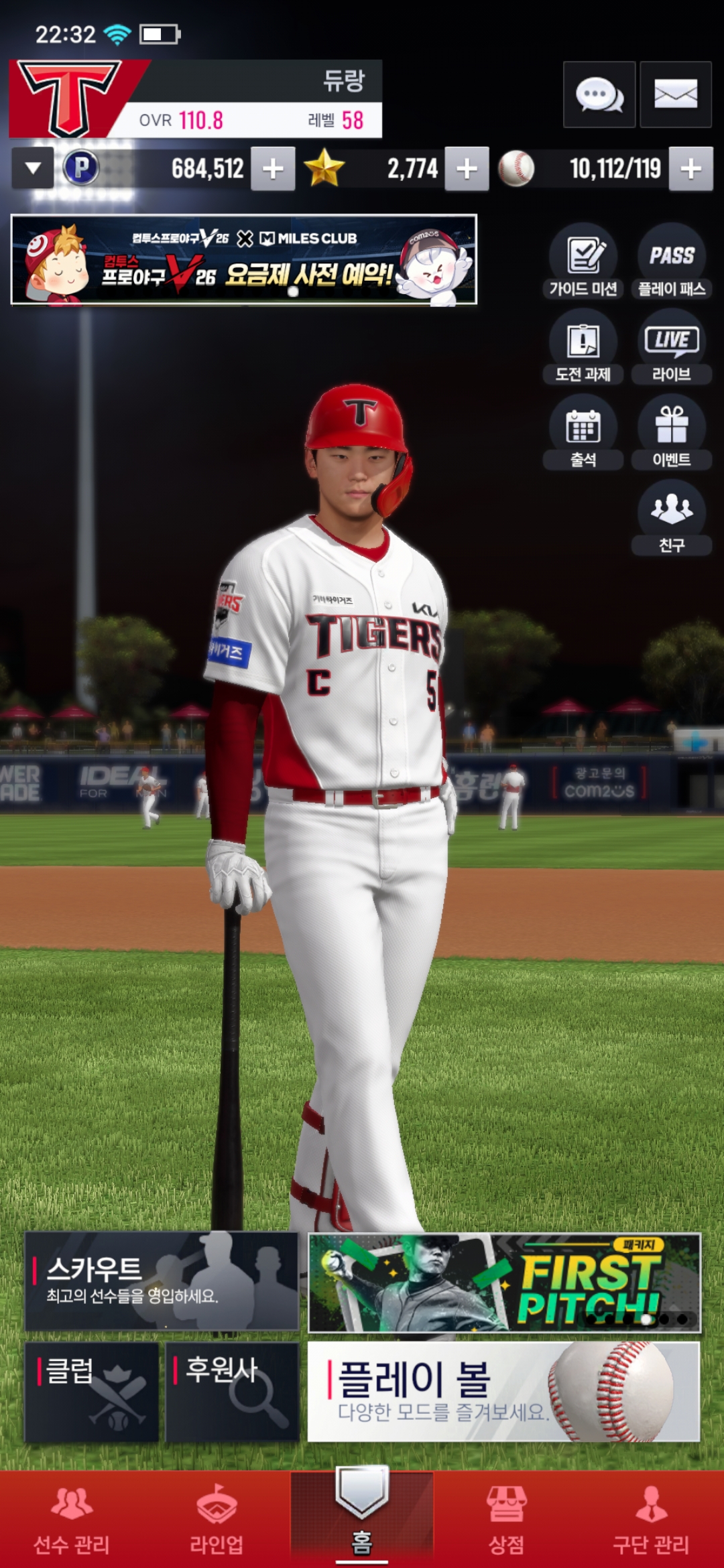Screen dimensions: 724x1568
Task: Tap the V26 pre-registration banner
Action: [244, 260]
